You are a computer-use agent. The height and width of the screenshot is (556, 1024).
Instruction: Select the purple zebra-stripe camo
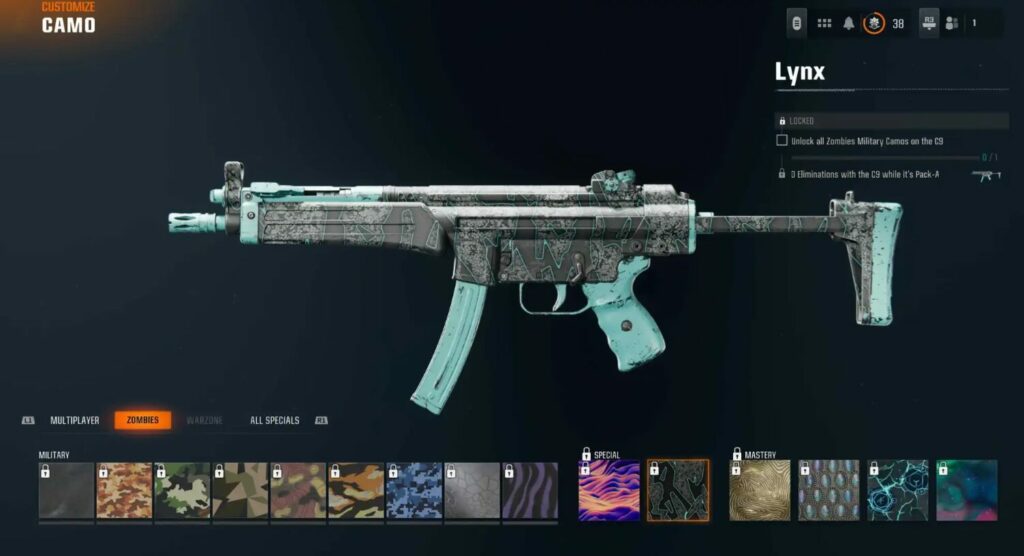(x=530, y=490)
